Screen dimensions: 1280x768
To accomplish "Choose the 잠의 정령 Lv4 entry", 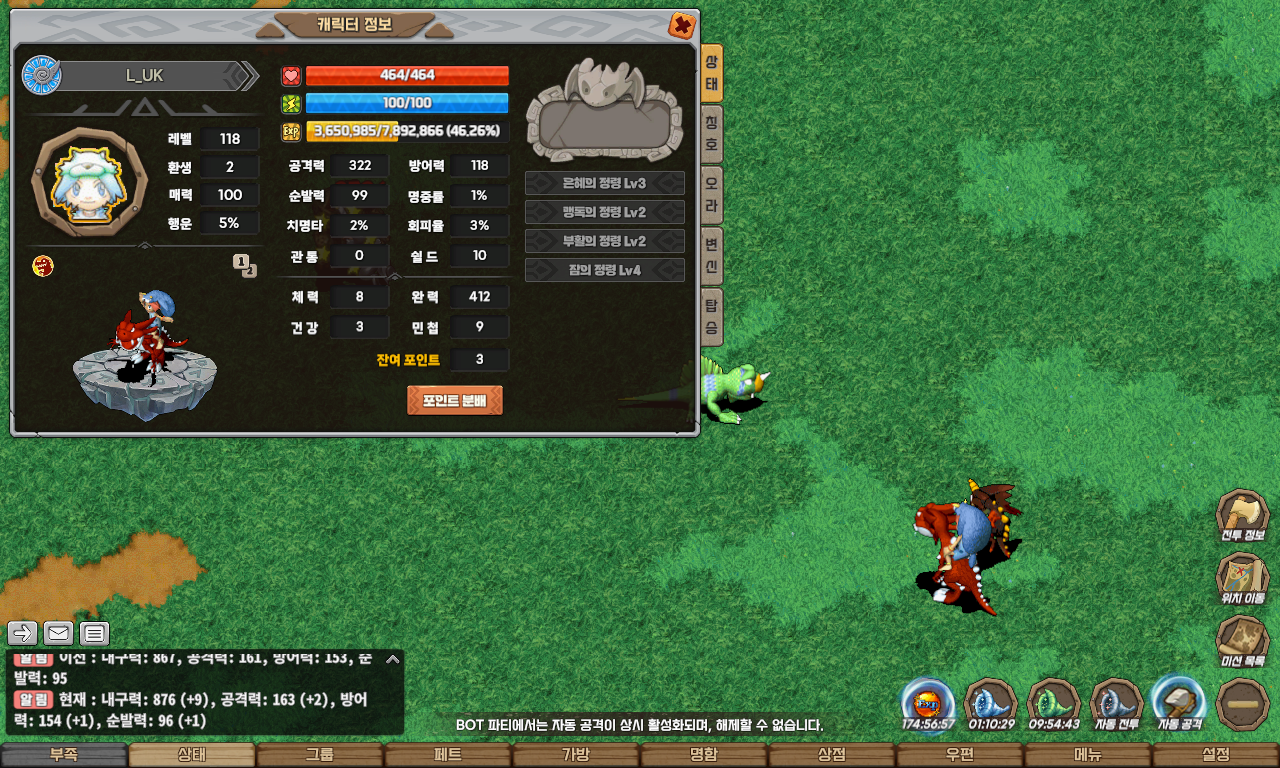I will [x=605, y=270].
